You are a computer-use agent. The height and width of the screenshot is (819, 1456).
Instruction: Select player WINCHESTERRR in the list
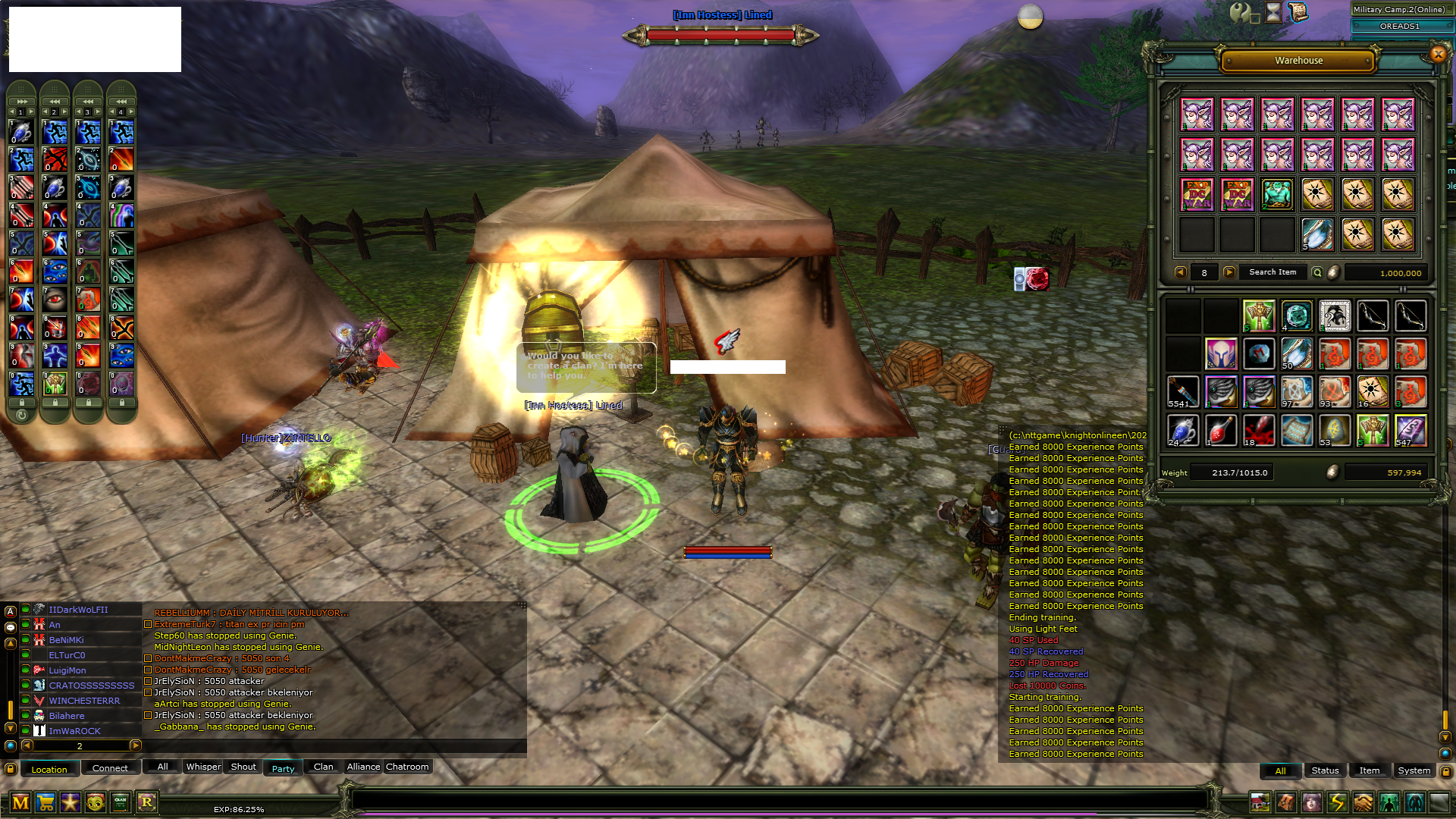pyautogui.click(x=84, y=701)
